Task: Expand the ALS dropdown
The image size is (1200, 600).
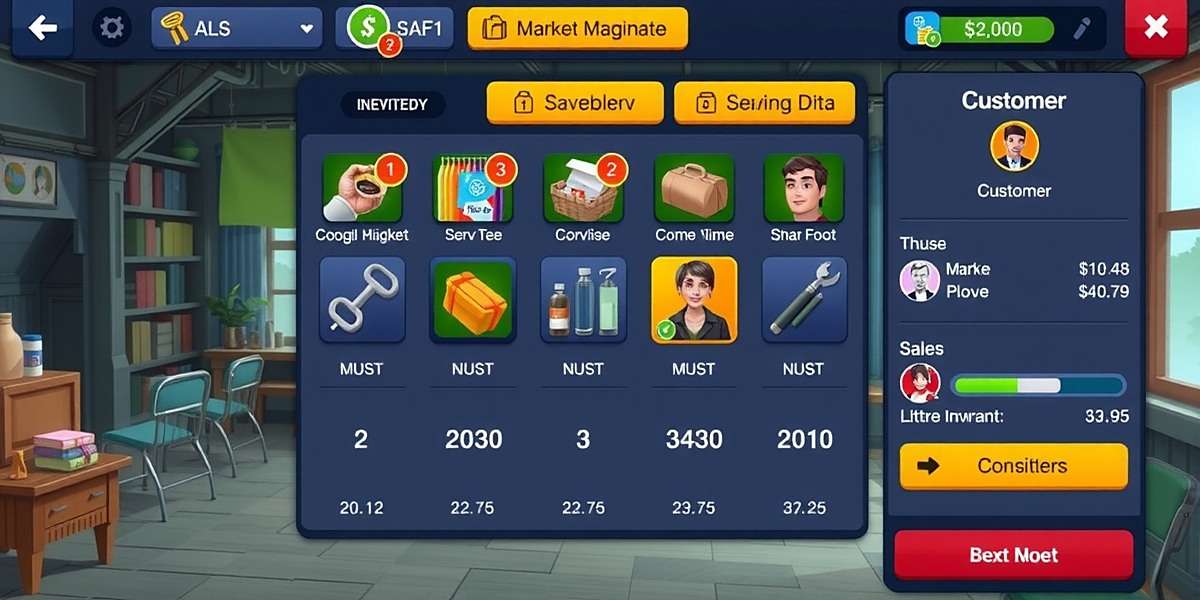Action: [236, 29]
